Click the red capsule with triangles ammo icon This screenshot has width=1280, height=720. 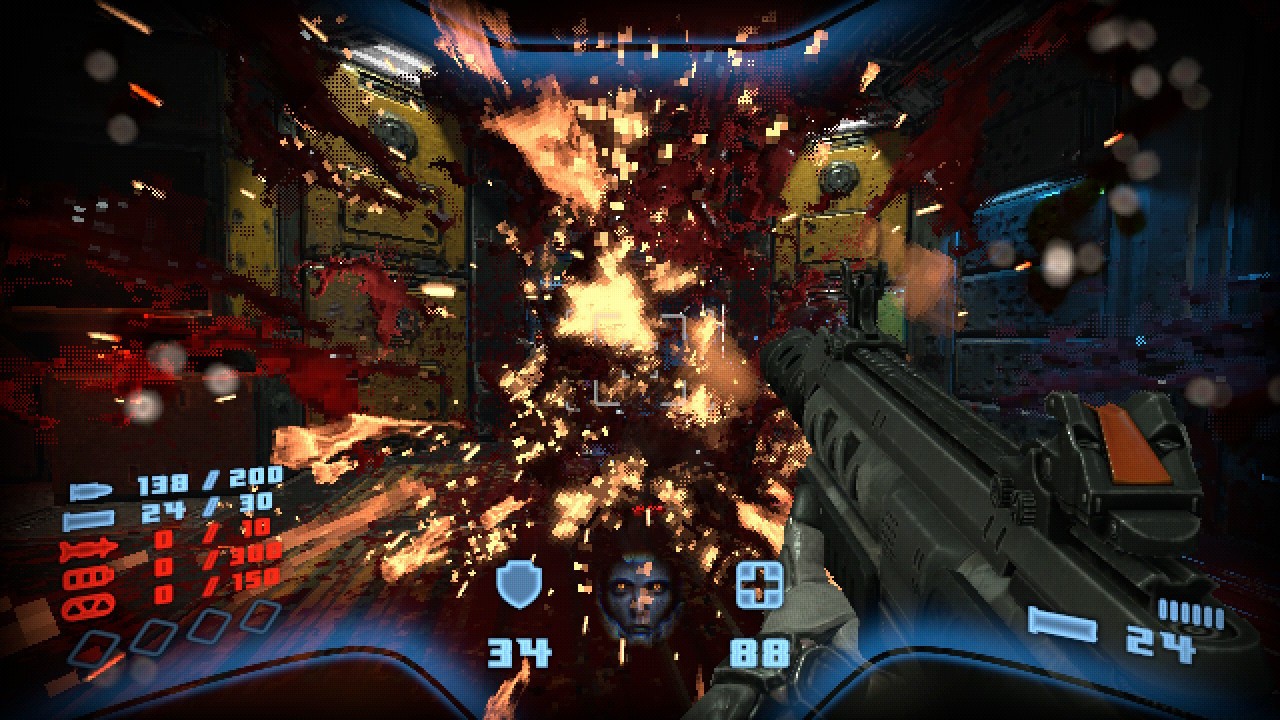point(82,605)
